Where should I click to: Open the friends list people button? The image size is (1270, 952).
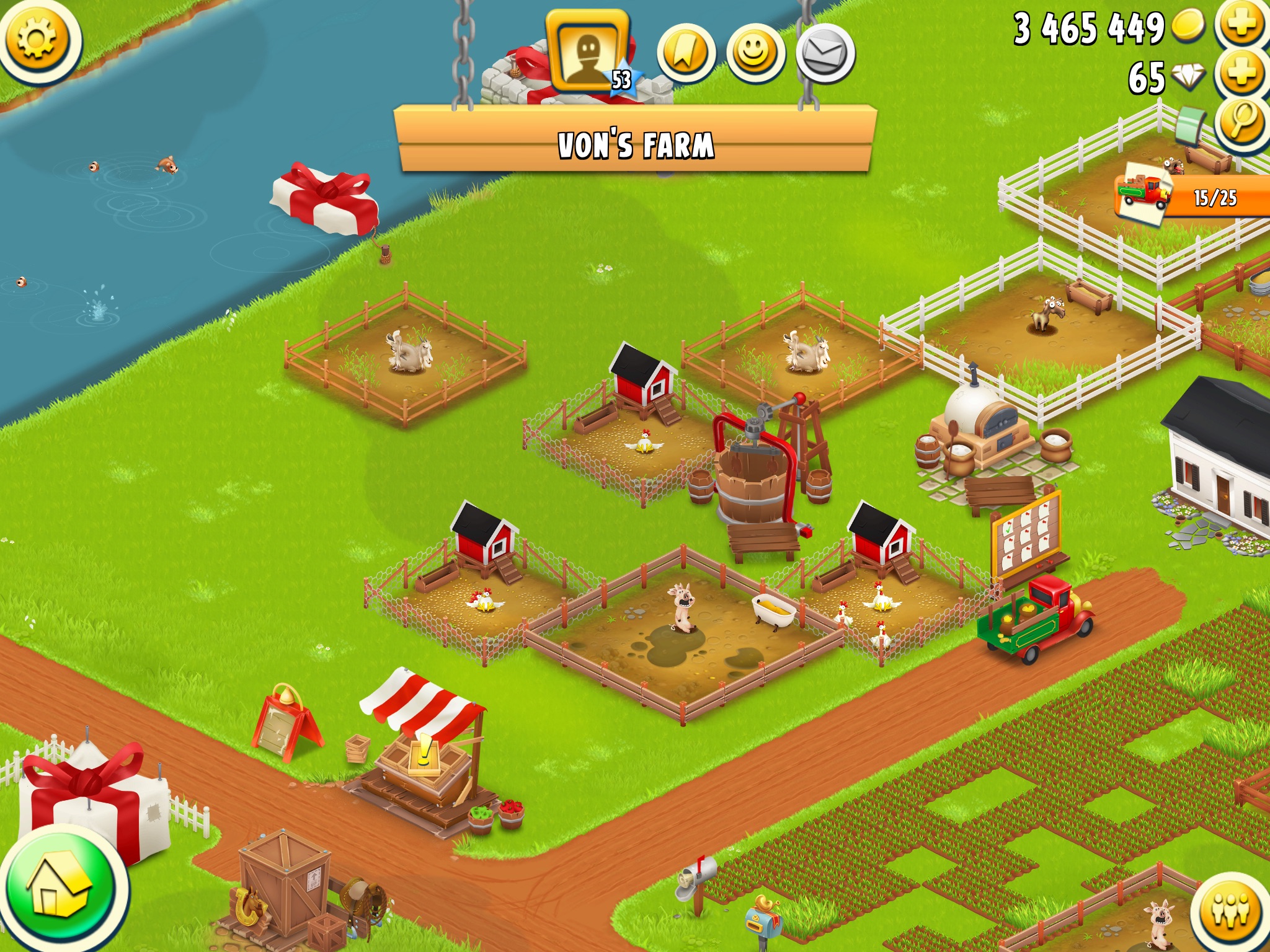[1232, 910]
